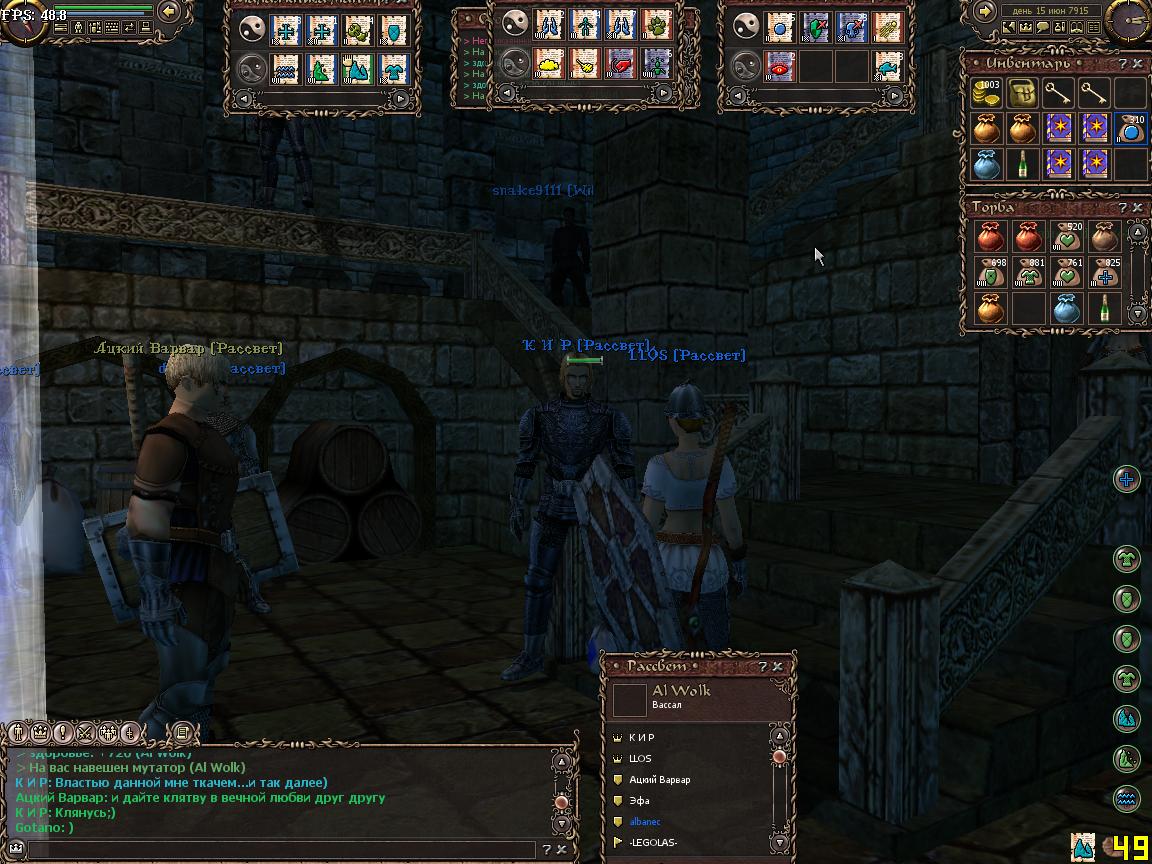Use the red eye spell scroll
This screenshot has width=1152, height=864.
pos(780,66)
